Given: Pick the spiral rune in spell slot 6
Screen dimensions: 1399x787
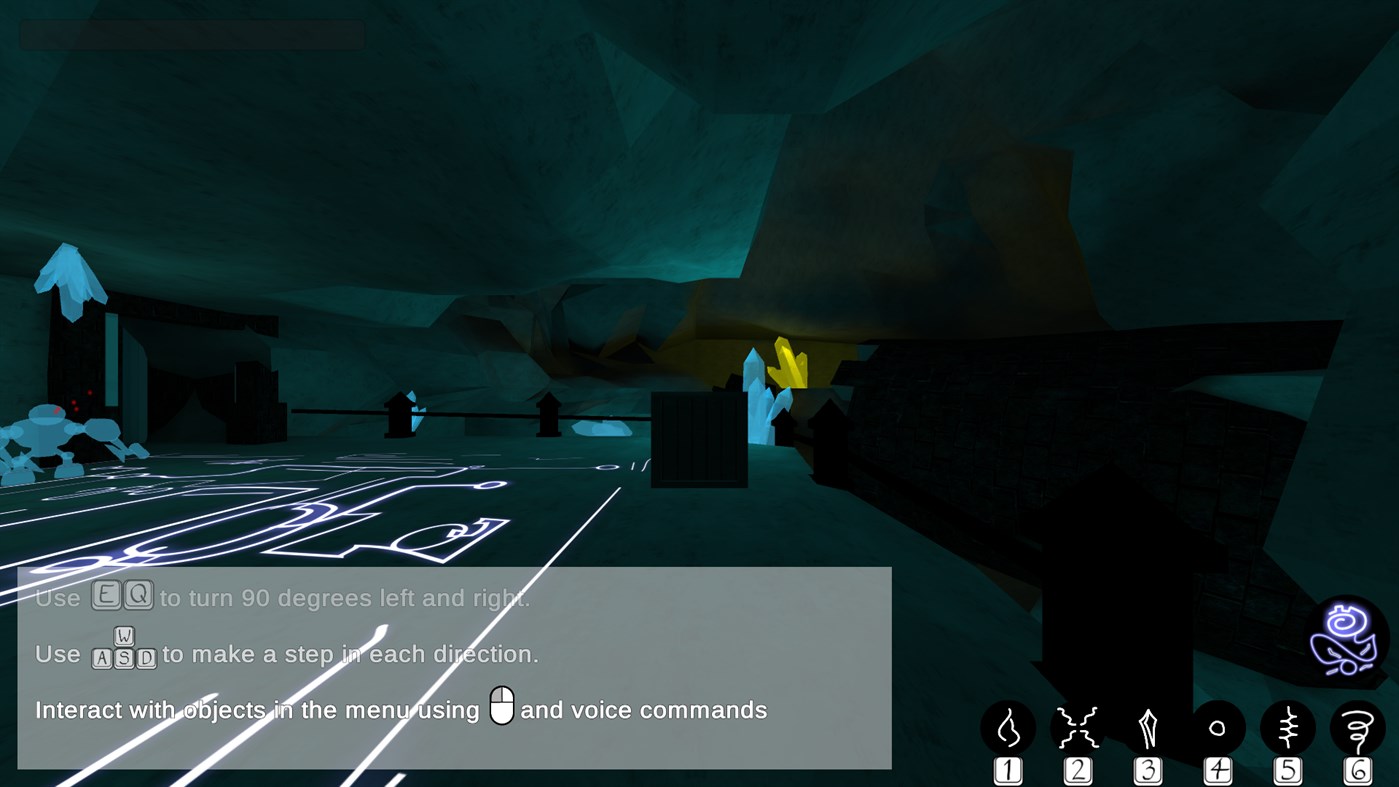Looking at the screenshot, I should pos(1357,726).
